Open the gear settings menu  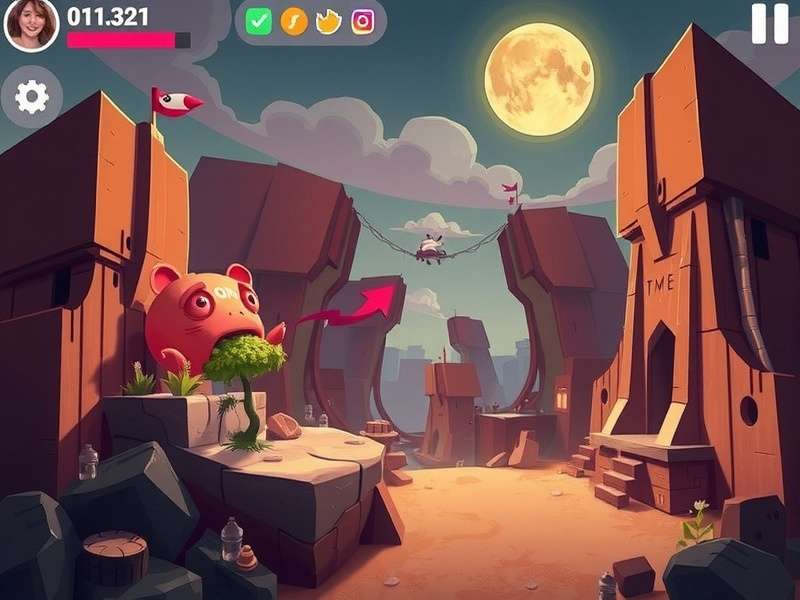[32, 97]
